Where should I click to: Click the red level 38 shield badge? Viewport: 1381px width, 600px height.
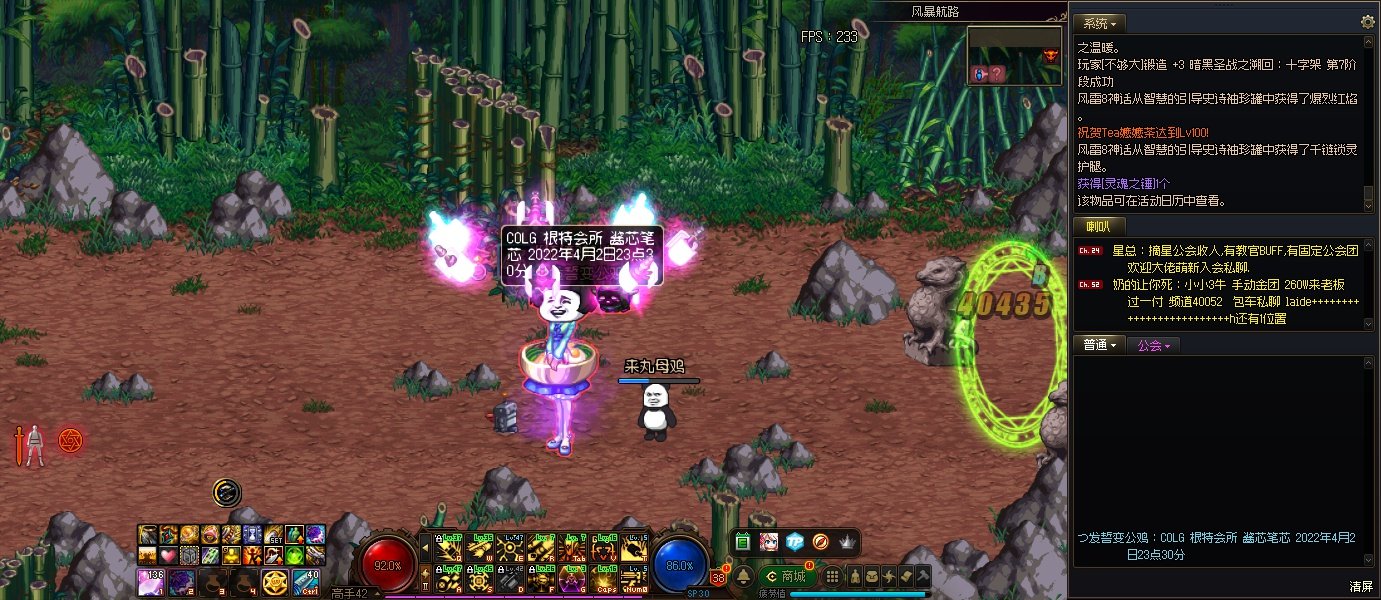tap(719, 577)
